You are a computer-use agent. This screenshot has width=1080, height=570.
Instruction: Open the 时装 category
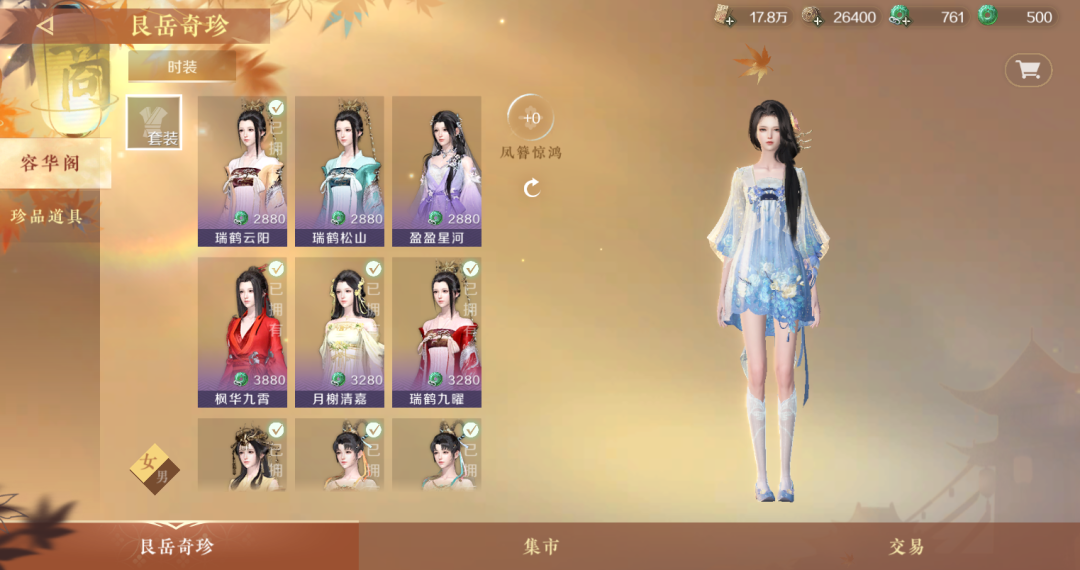tap(182, 67)
